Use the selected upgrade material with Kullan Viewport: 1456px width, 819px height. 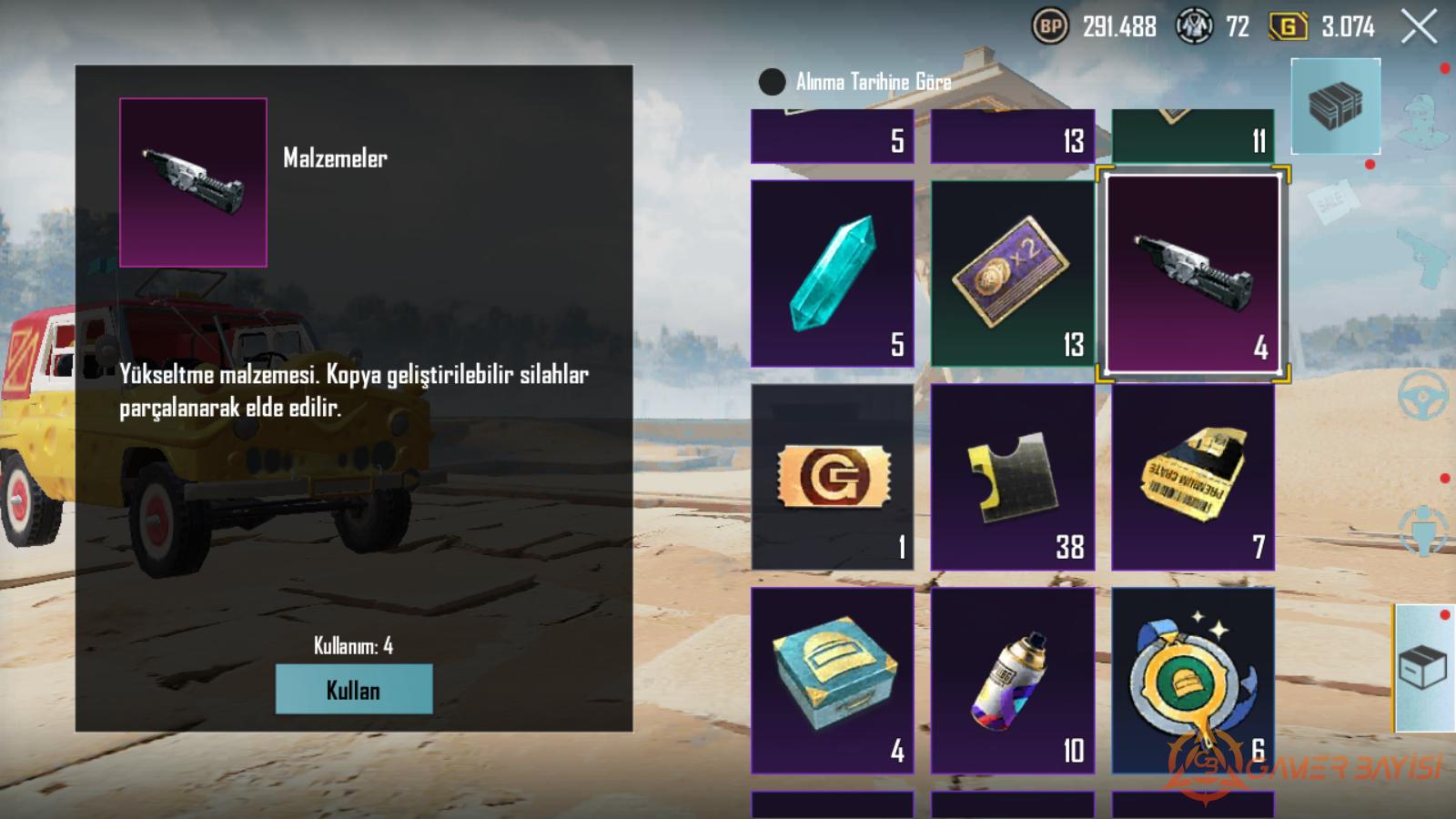click(353, 689)
